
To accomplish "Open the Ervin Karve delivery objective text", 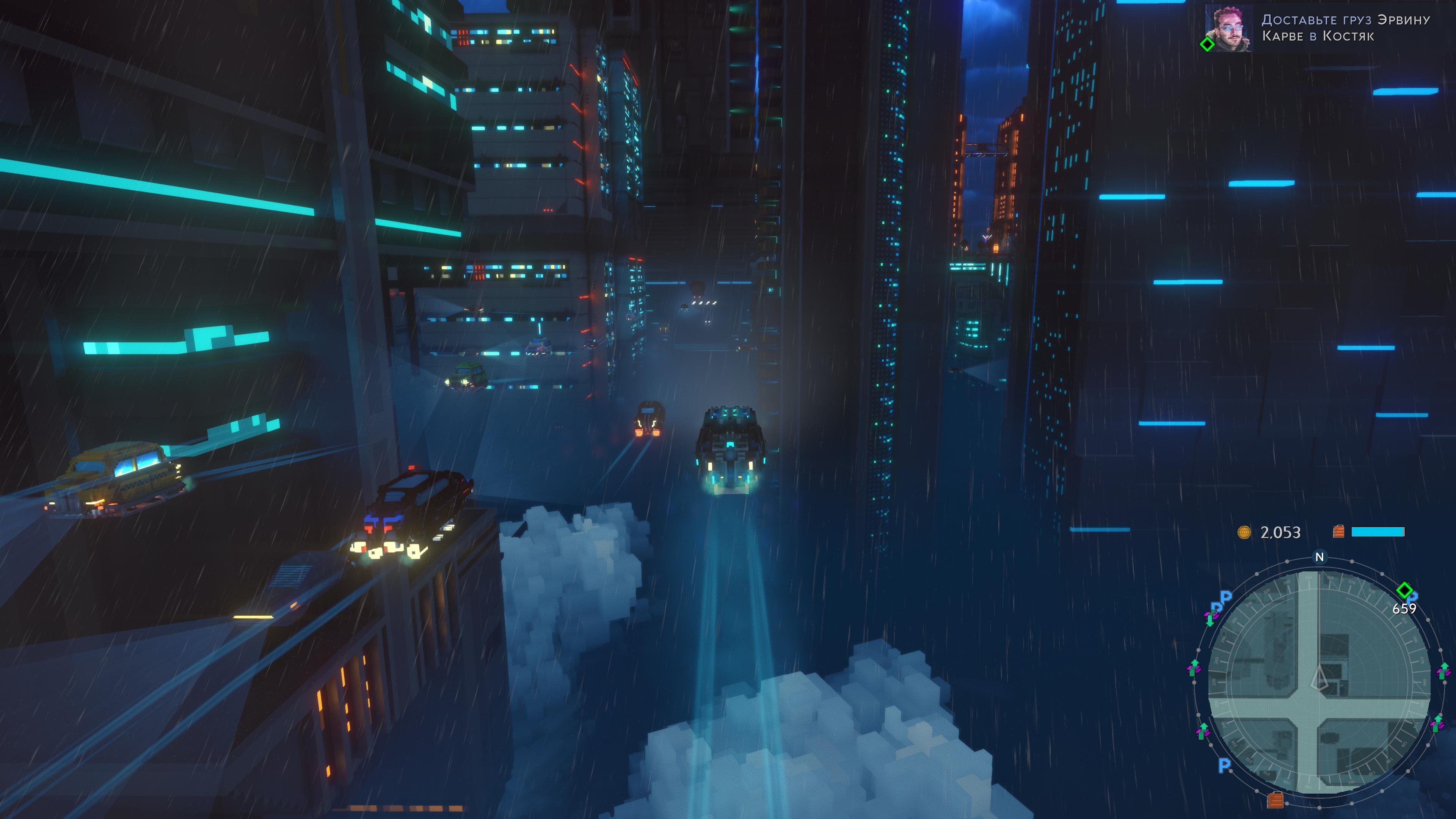I will click(1345, 28).
